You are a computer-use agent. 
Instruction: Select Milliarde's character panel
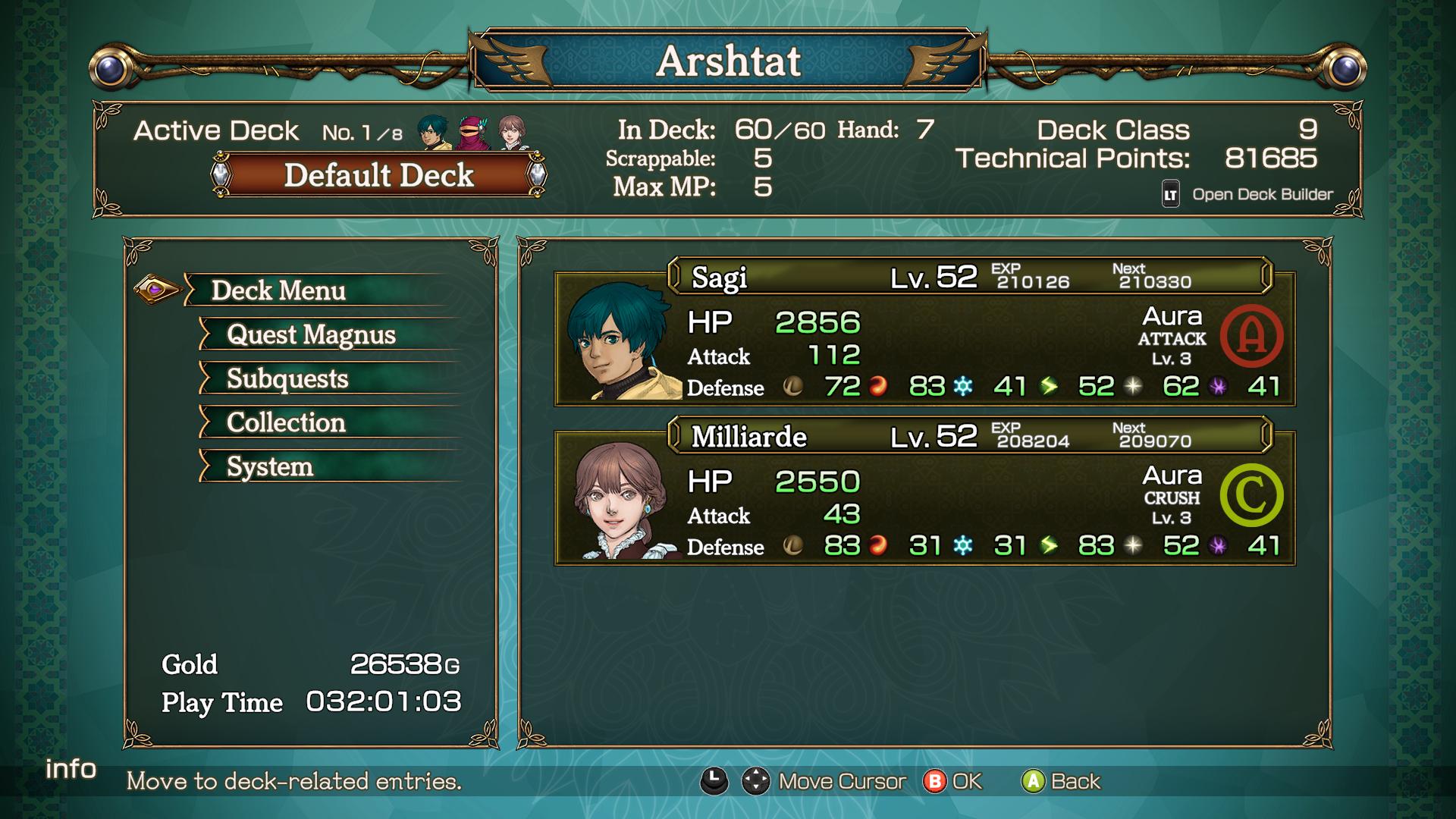point(924,493)
